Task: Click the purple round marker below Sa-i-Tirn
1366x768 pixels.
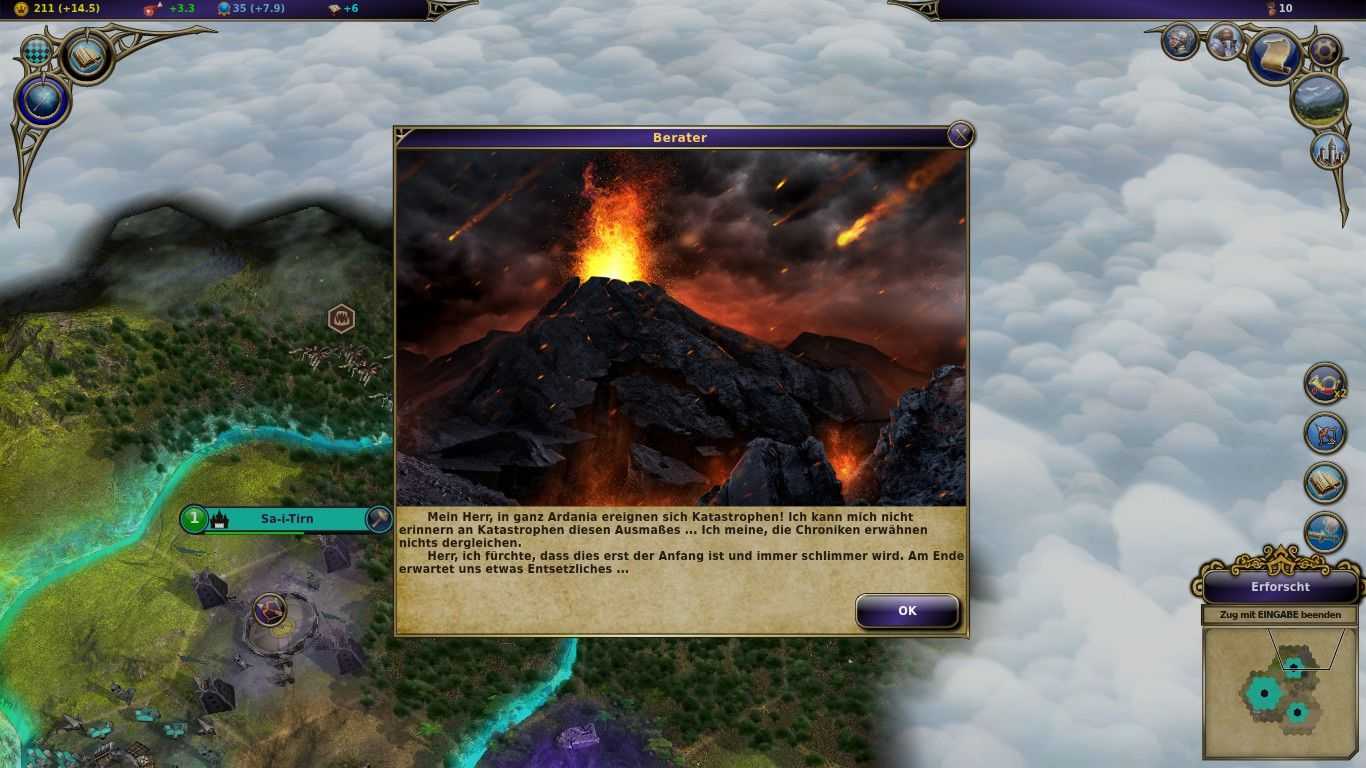Action: tap(269, 609)
